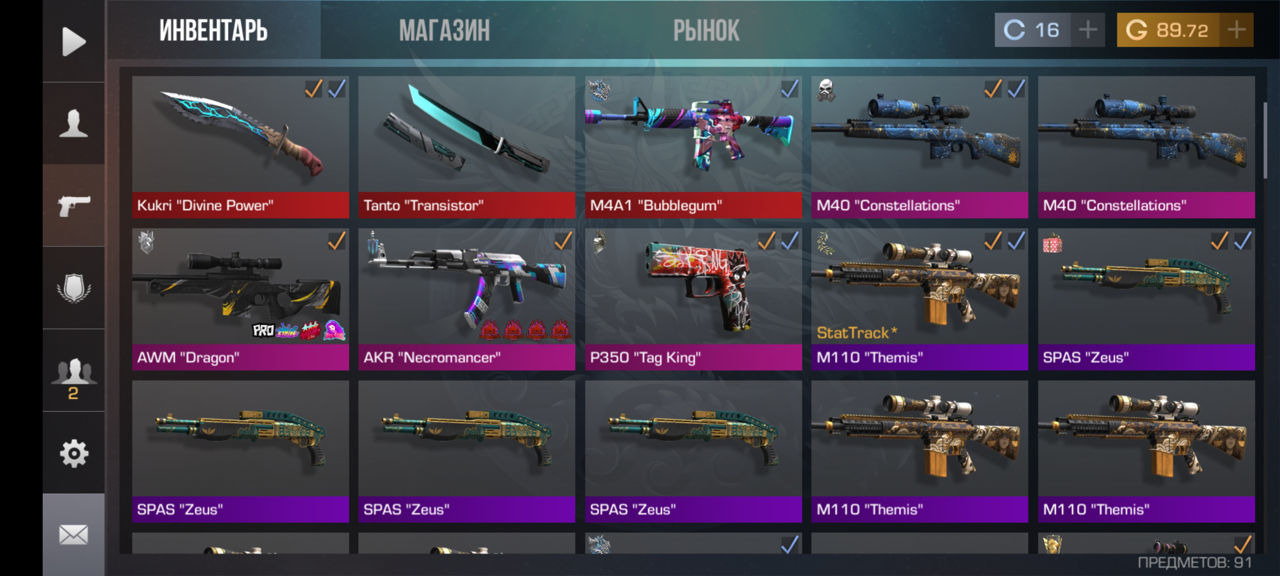Open the player profile icon
Image resolution: width=1280 pixels, height=576 pixels.
coord(74,124)
